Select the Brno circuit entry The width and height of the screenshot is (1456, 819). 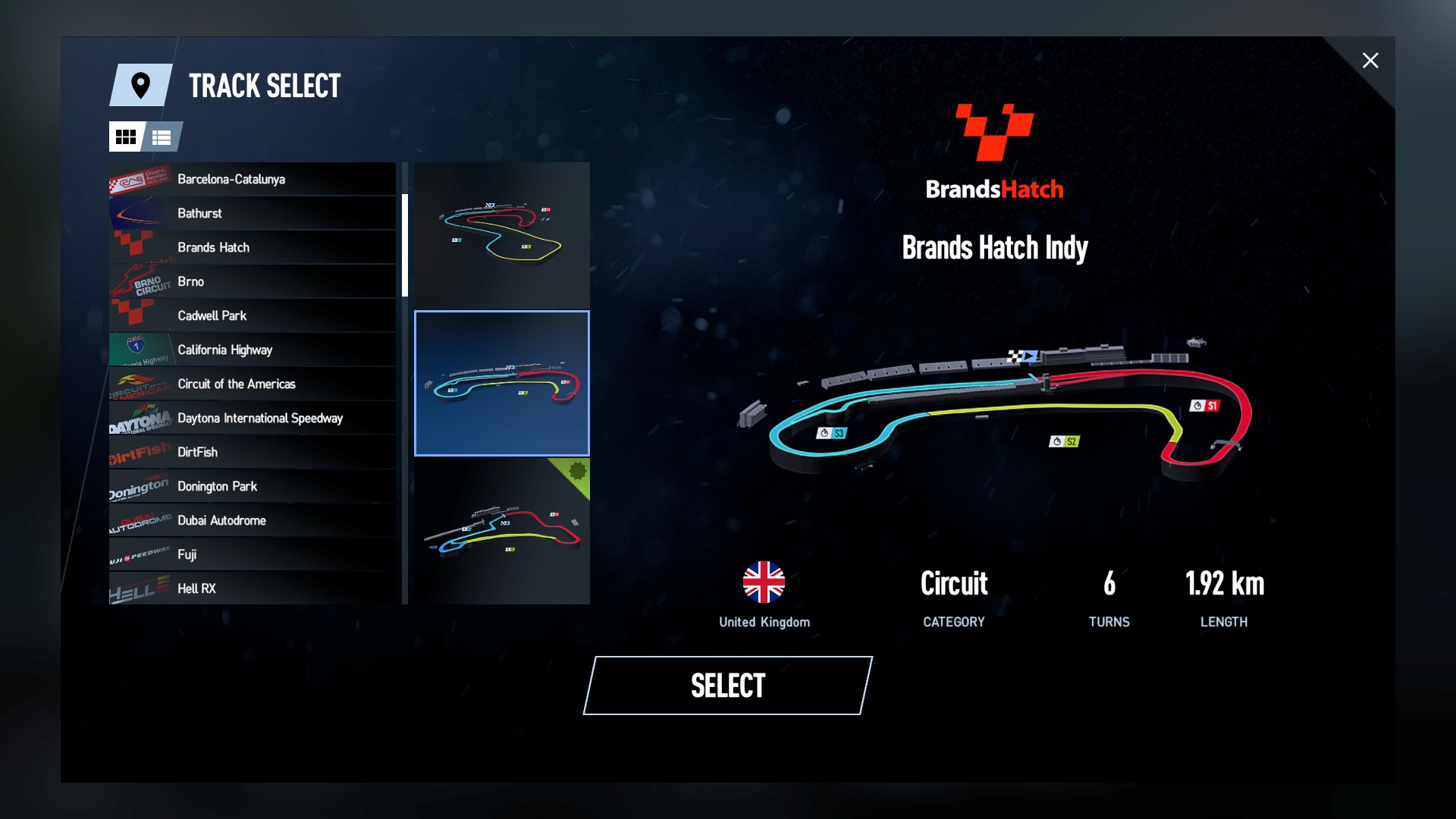pos(250,281)
